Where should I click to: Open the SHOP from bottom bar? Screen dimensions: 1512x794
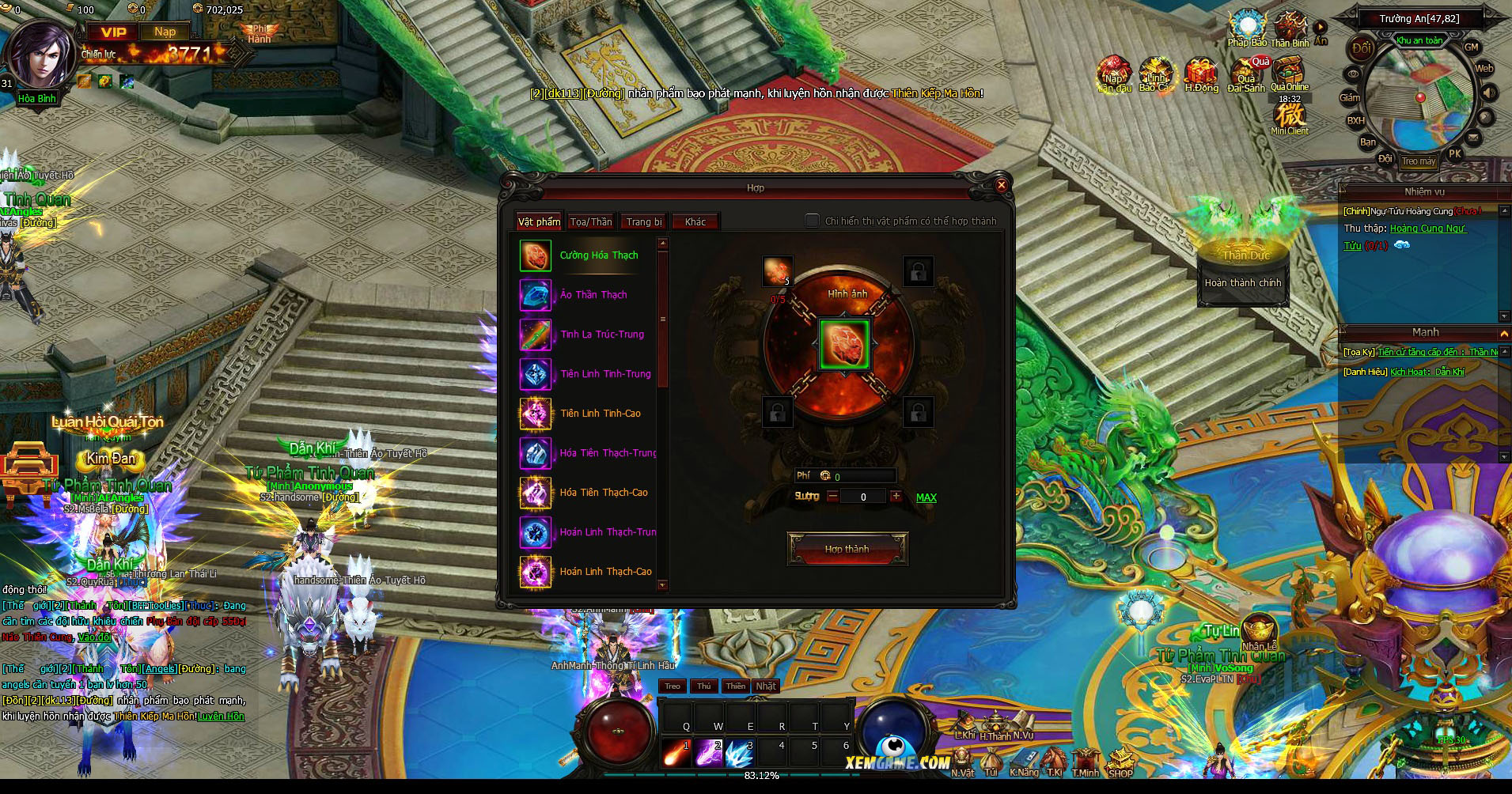pos(1120,763)
